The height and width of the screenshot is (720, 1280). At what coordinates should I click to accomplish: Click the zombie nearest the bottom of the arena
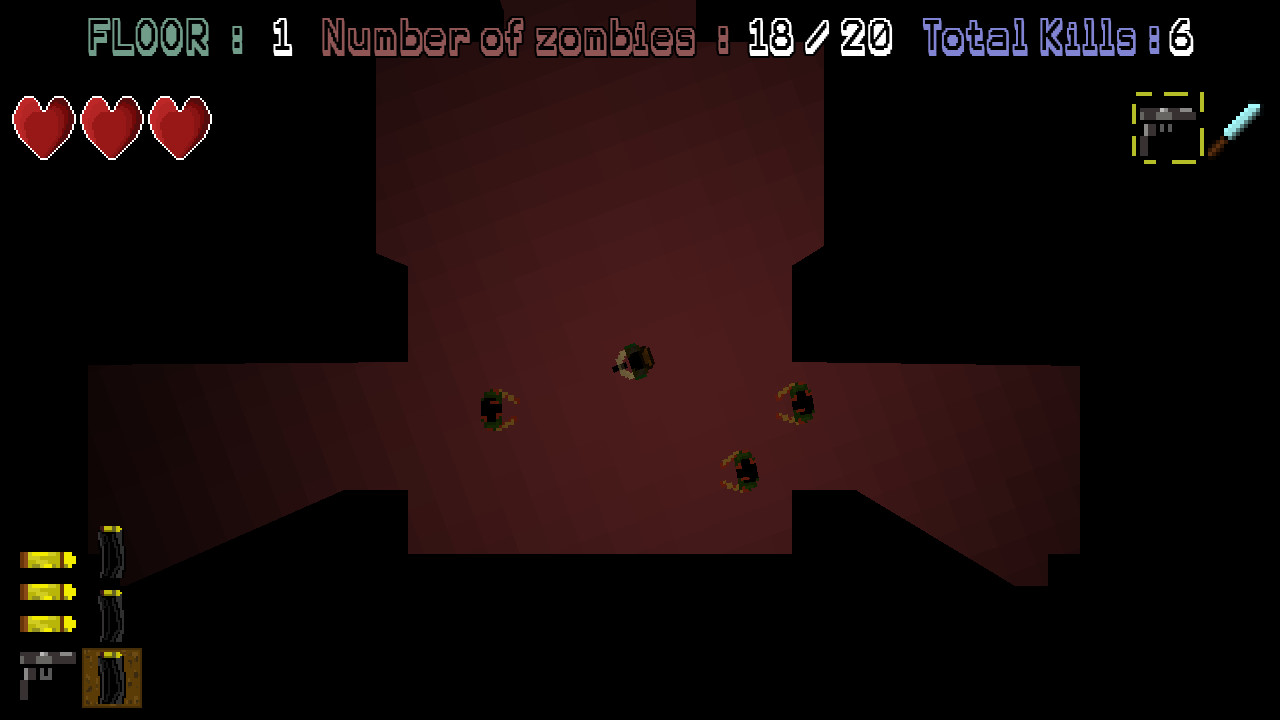coord(744,467)
